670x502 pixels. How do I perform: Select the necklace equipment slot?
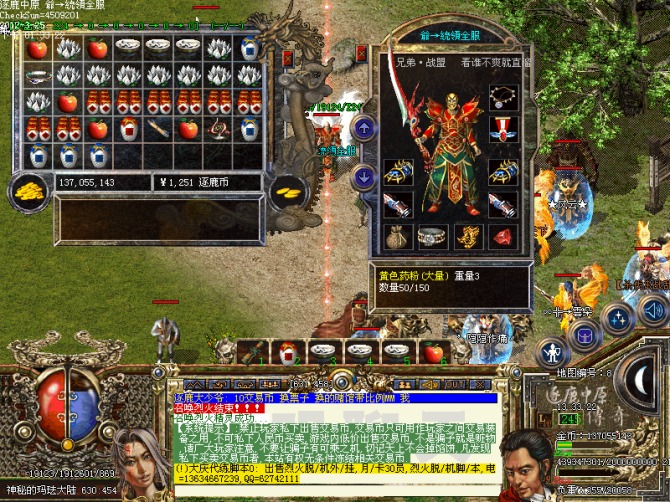pos(503,98)
